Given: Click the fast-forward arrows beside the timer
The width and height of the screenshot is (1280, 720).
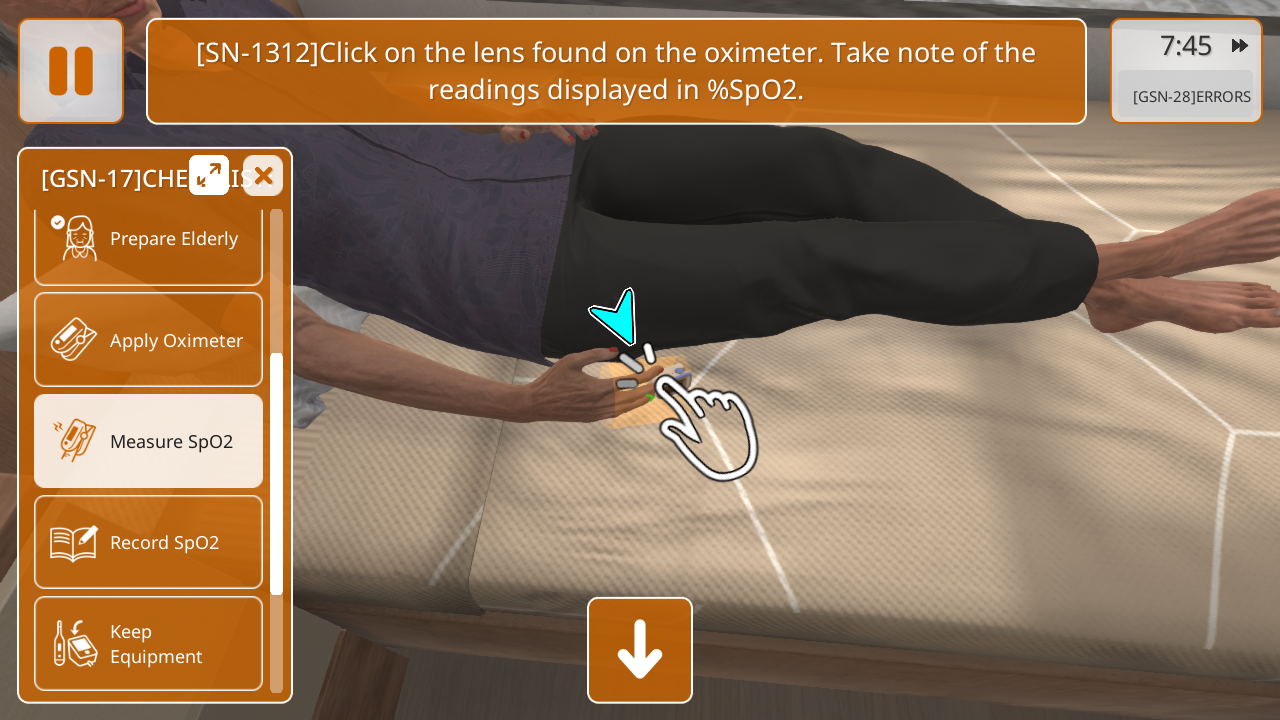Looking at the screenshot, I should click(x=1240, y=46).
